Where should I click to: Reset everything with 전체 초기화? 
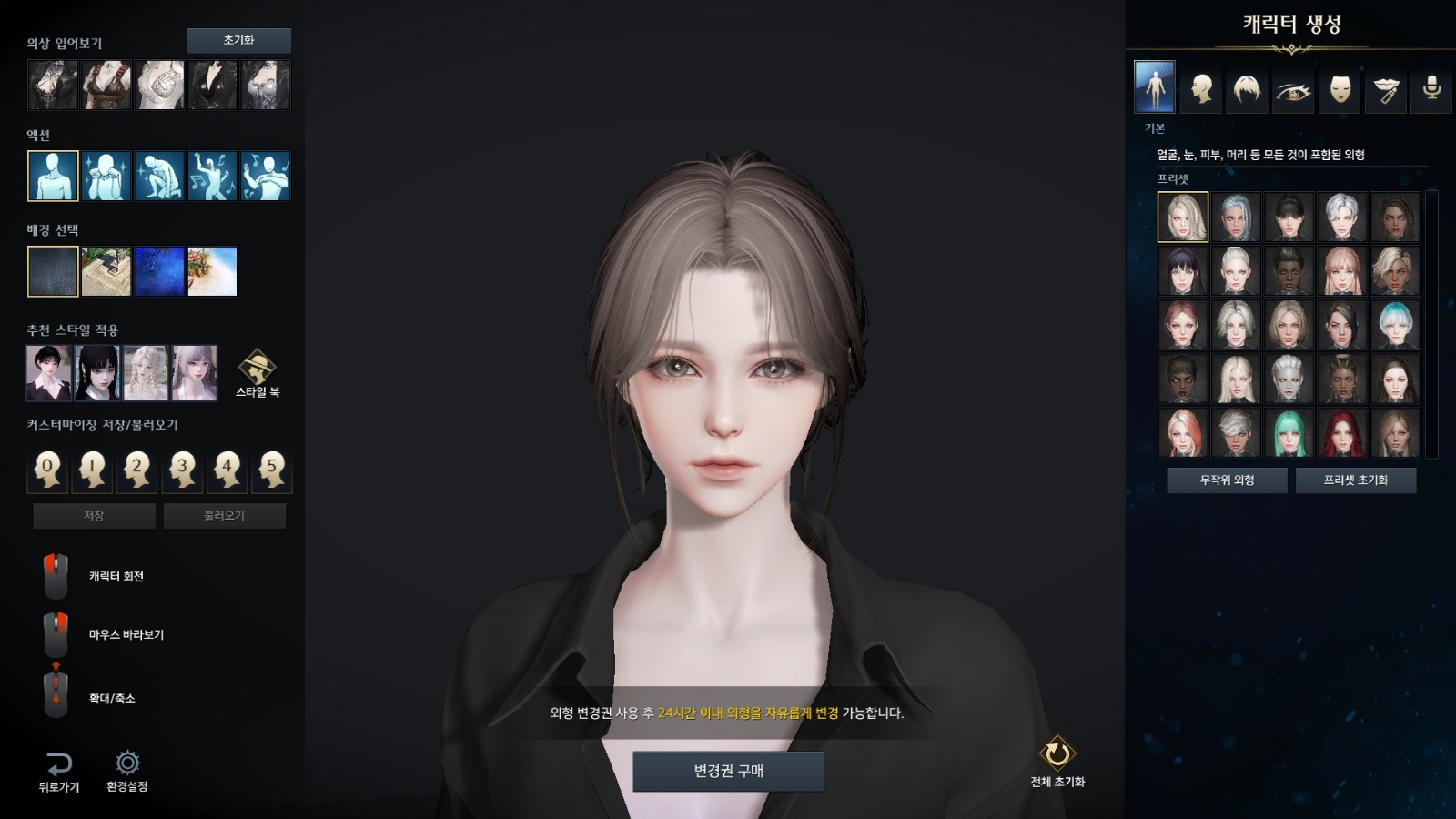point(1057,761)
